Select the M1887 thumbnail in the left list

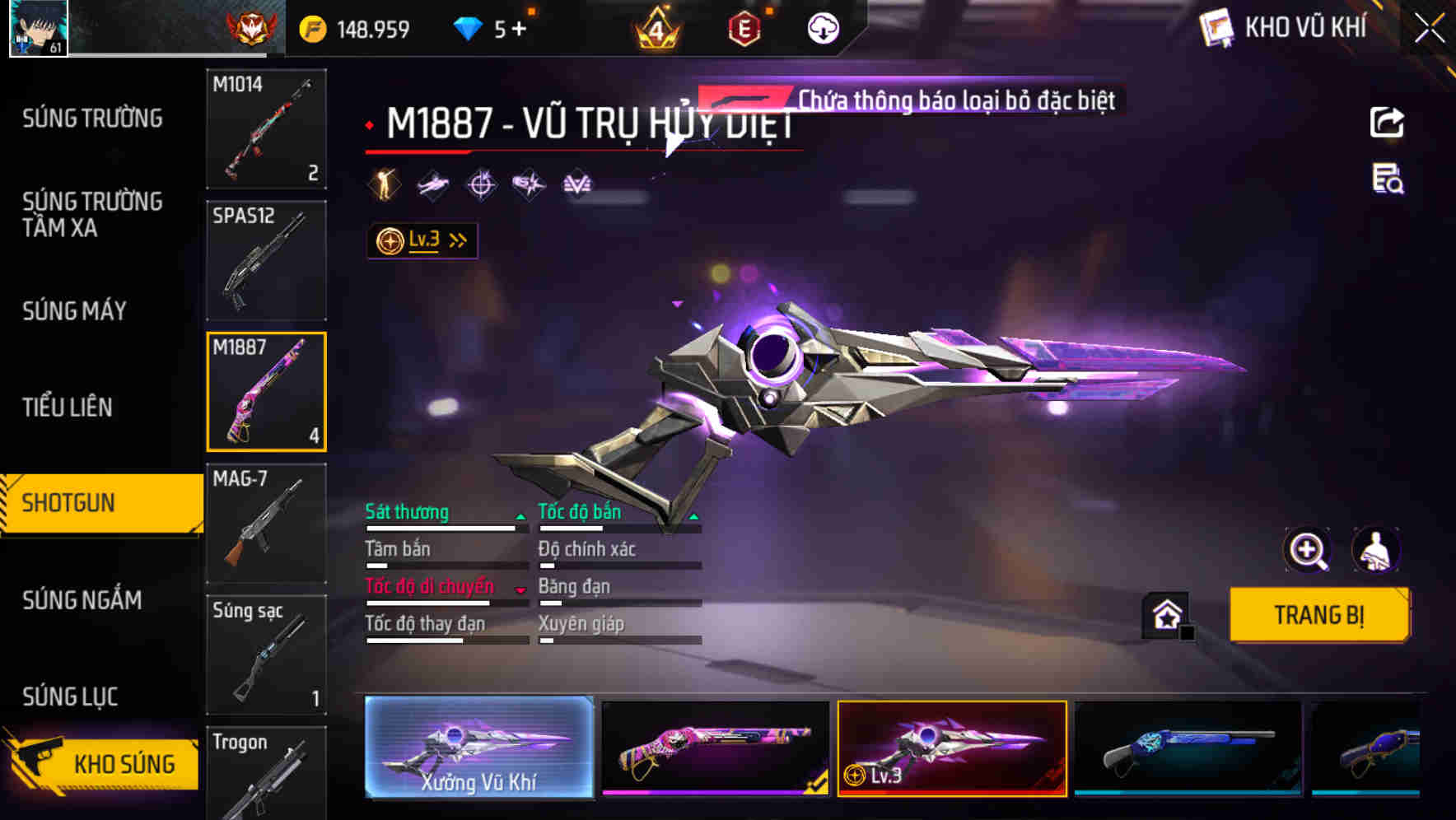click(x=266, y=392)
